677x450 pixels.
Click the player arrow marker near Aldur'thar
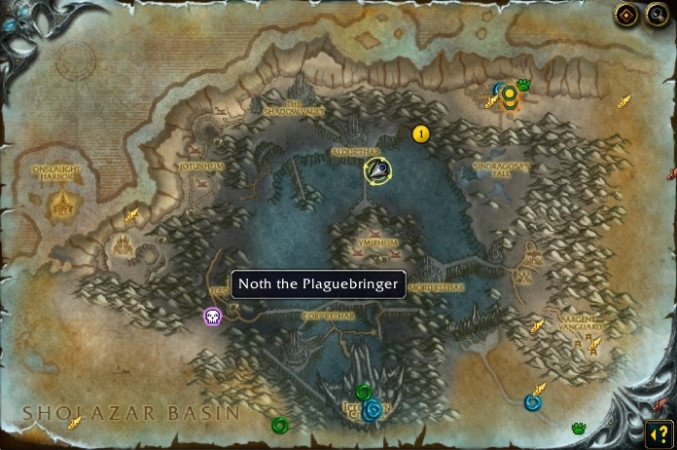(x=379, y=171)
